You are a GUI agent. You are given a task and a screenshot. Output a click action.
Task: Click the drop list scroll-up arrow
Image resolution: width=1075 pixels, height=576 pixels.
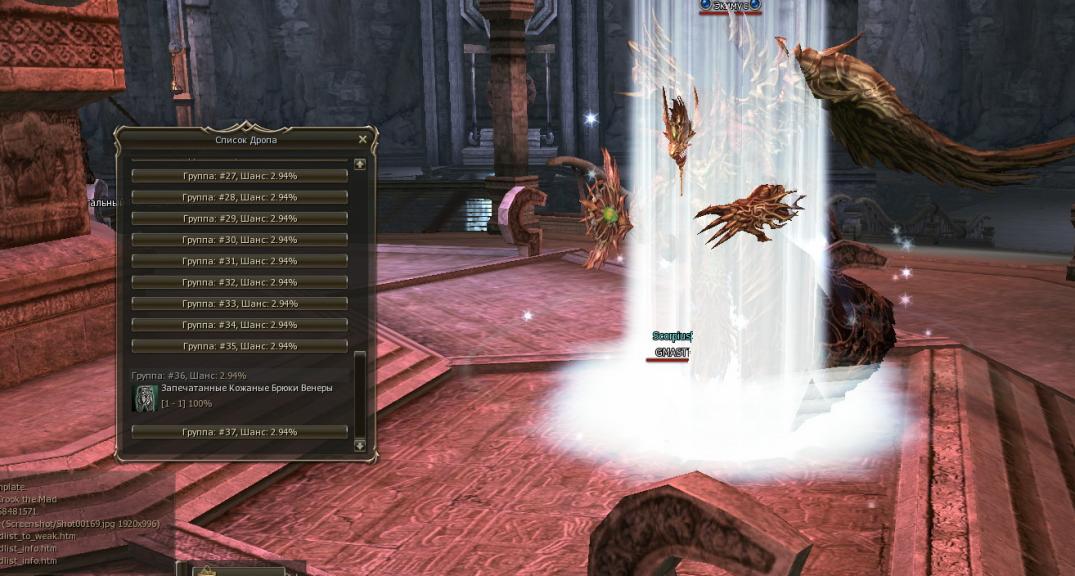pyautogui.click(x=360, y=164)
